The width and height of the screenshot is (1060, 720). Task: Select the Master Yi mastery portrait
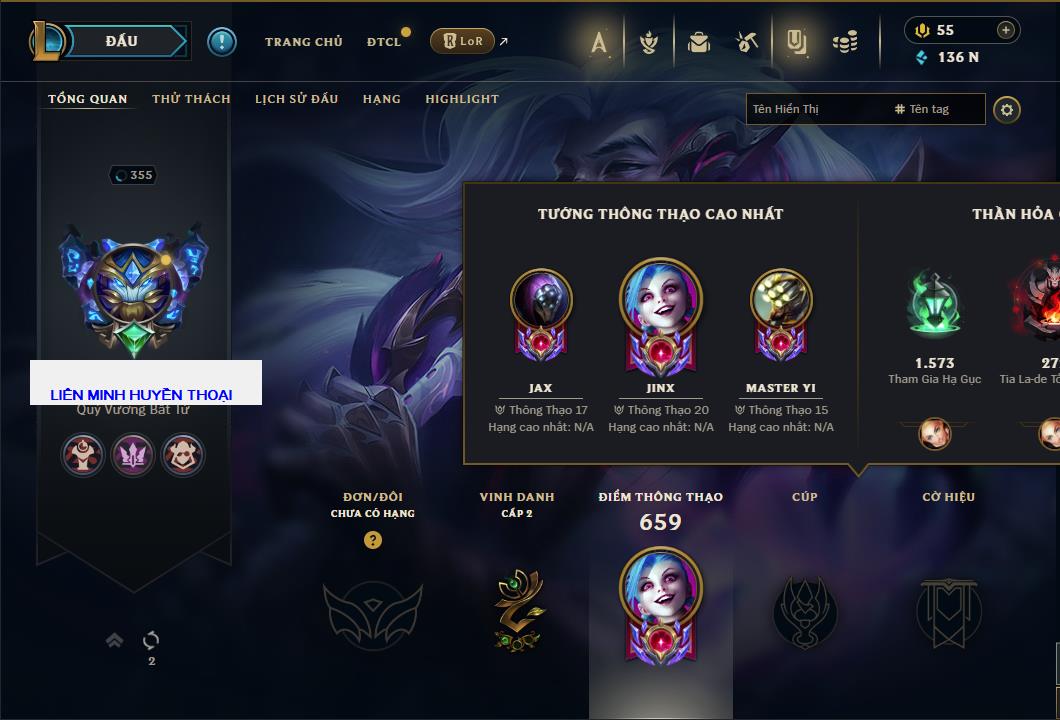(x=780, y=300)
